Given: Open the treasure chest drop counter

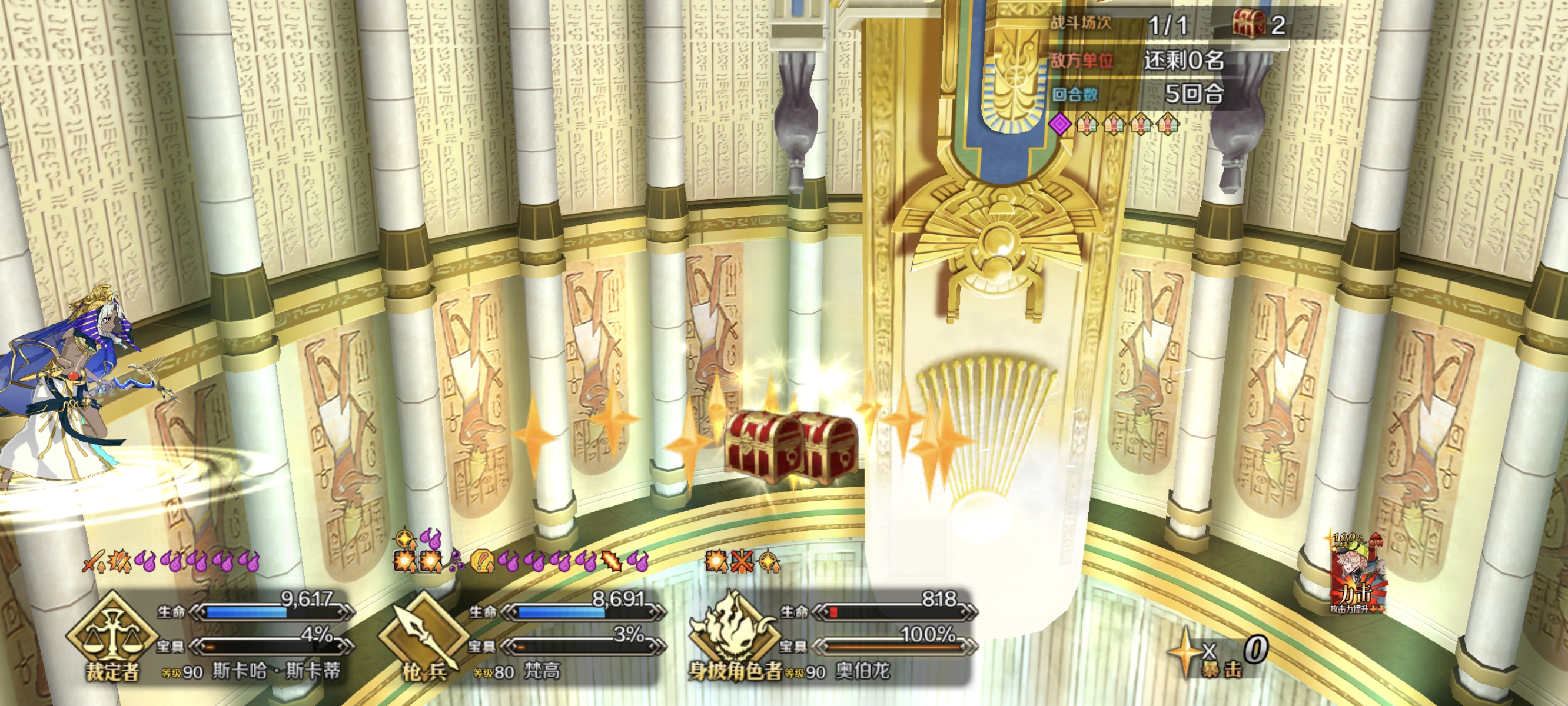Looking at the screenshot, I should (x=1259, y=25).
